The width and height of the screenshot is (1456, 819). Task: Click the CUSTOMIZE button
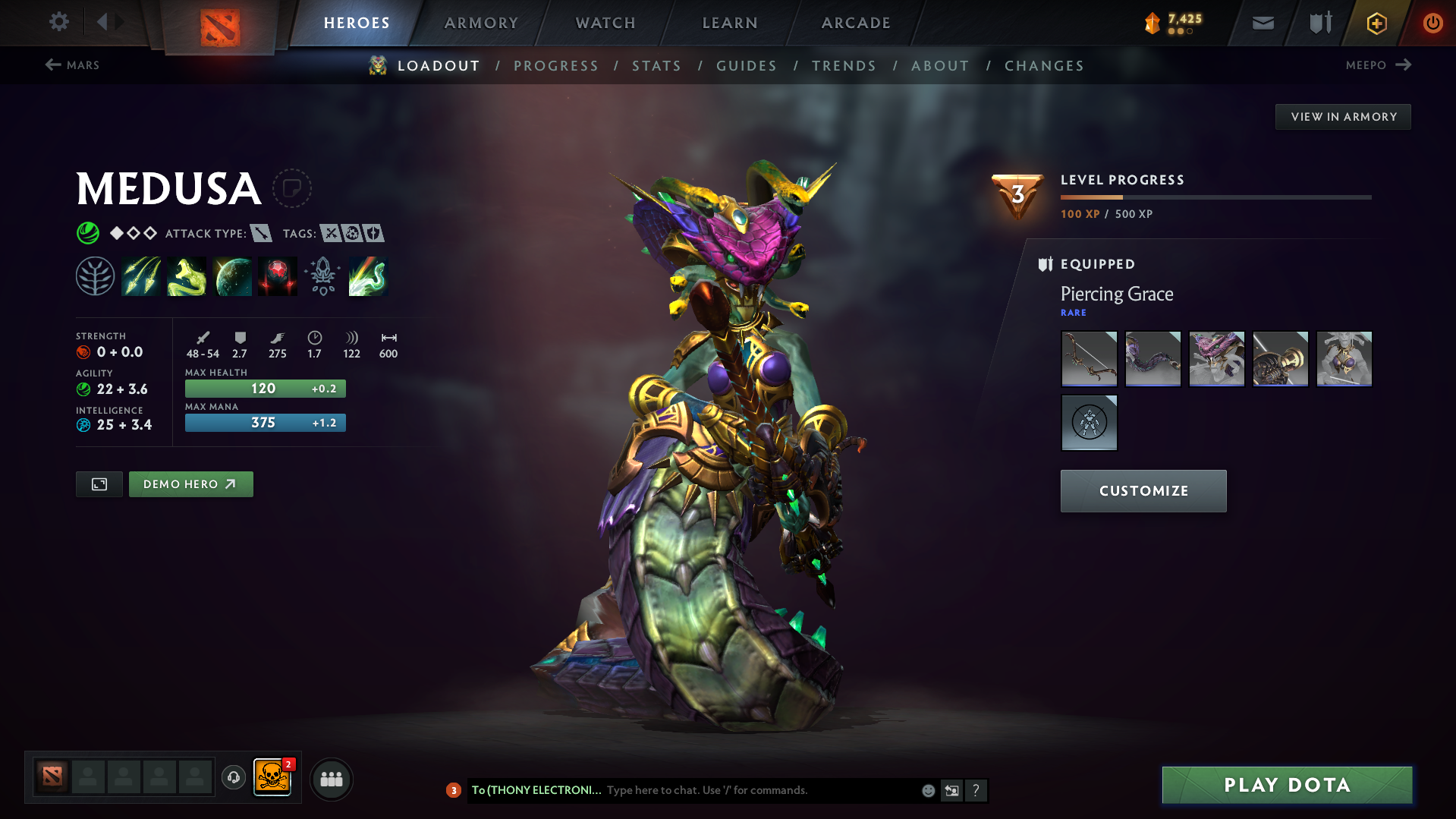(1143, 490)
